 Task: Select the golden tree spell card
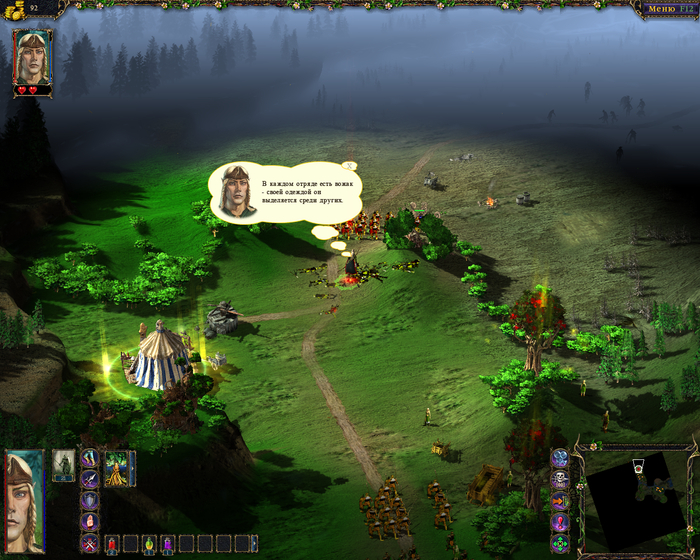116,468
